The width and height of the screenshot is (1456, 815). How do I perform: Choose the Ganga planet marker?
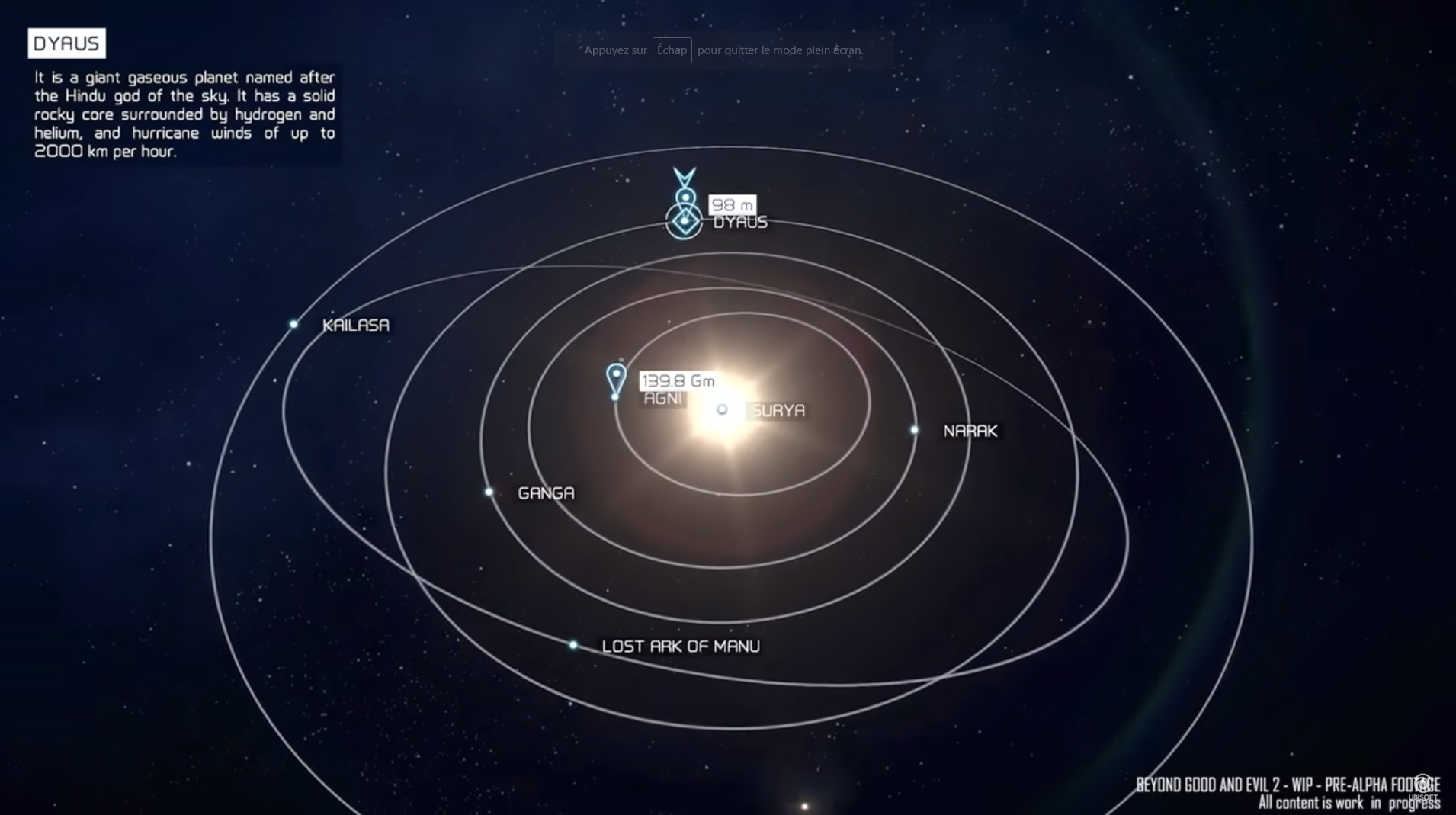pos(489,492)
